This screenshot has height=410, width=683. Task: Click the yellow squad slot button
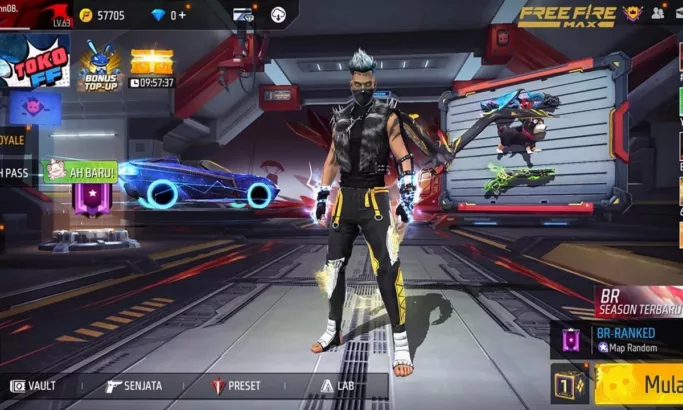click(569, 385)
